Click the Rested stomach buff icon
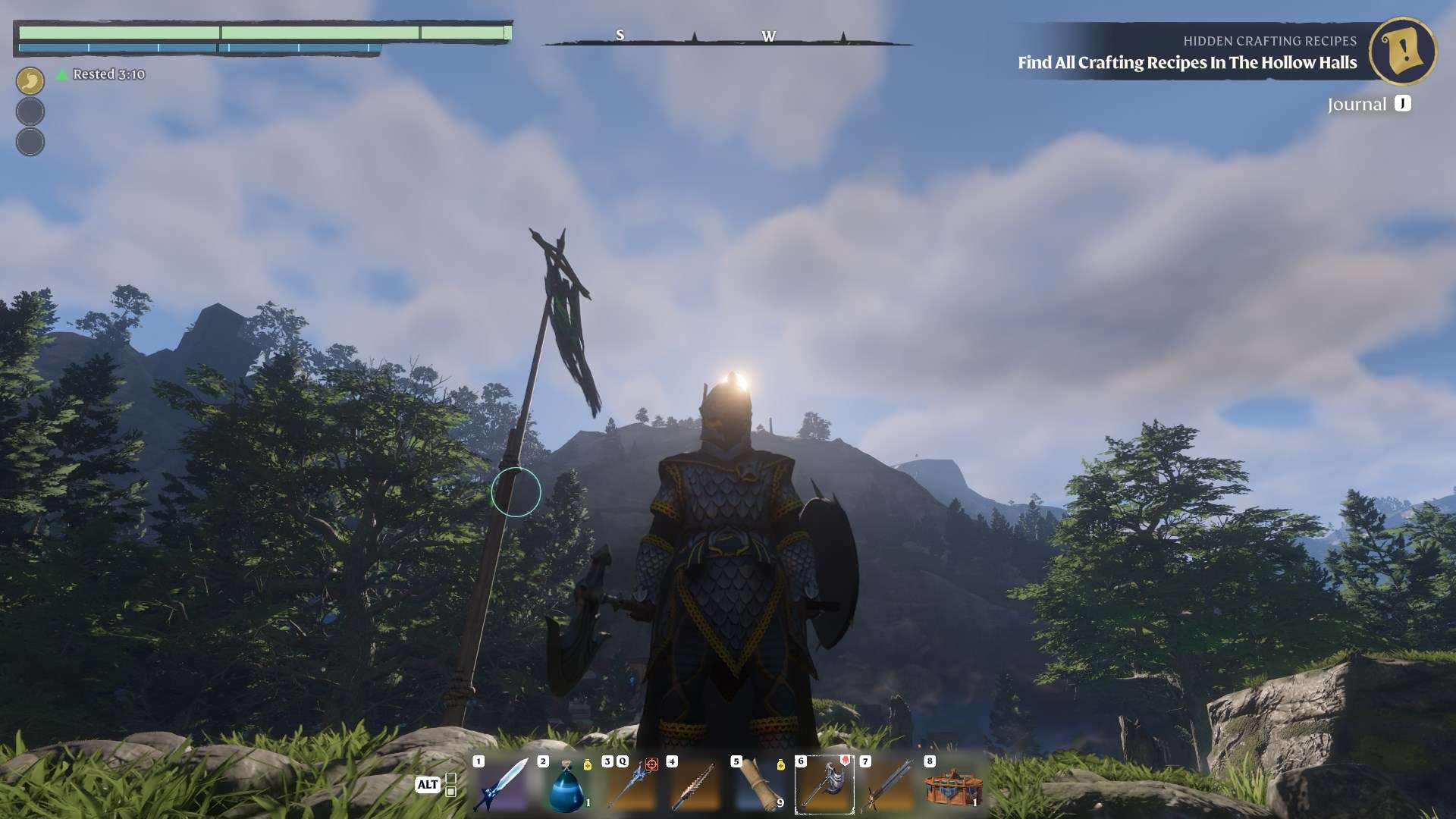1456x819 pixels. tap(30, 79)
